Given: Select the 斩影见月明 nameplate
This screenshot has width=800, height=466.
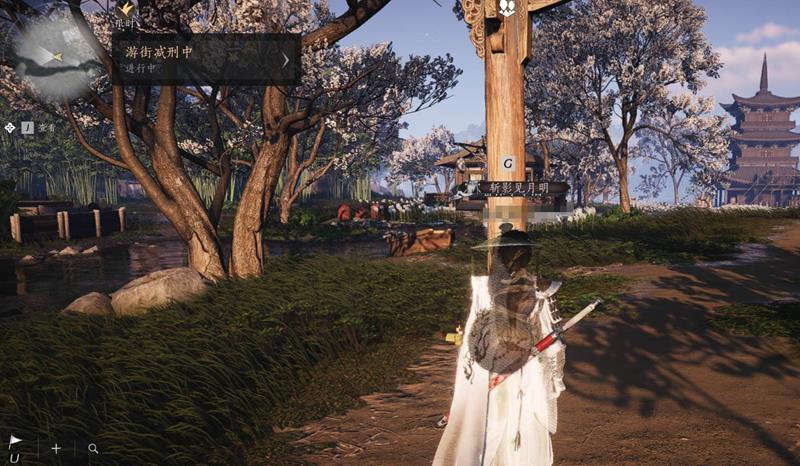Looking at the screenshot, I should click(x=511, y=187).
